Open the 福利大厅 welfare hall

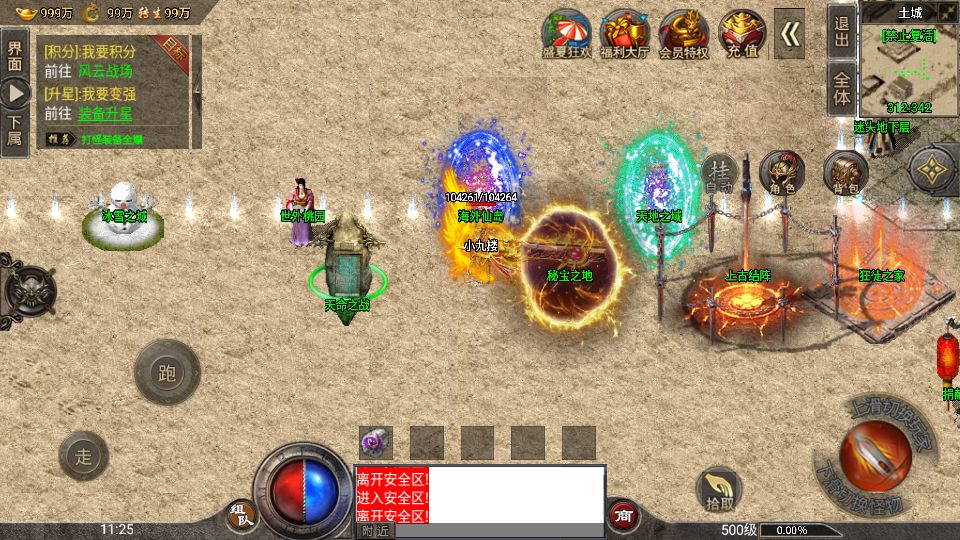(x=626, y=33)
